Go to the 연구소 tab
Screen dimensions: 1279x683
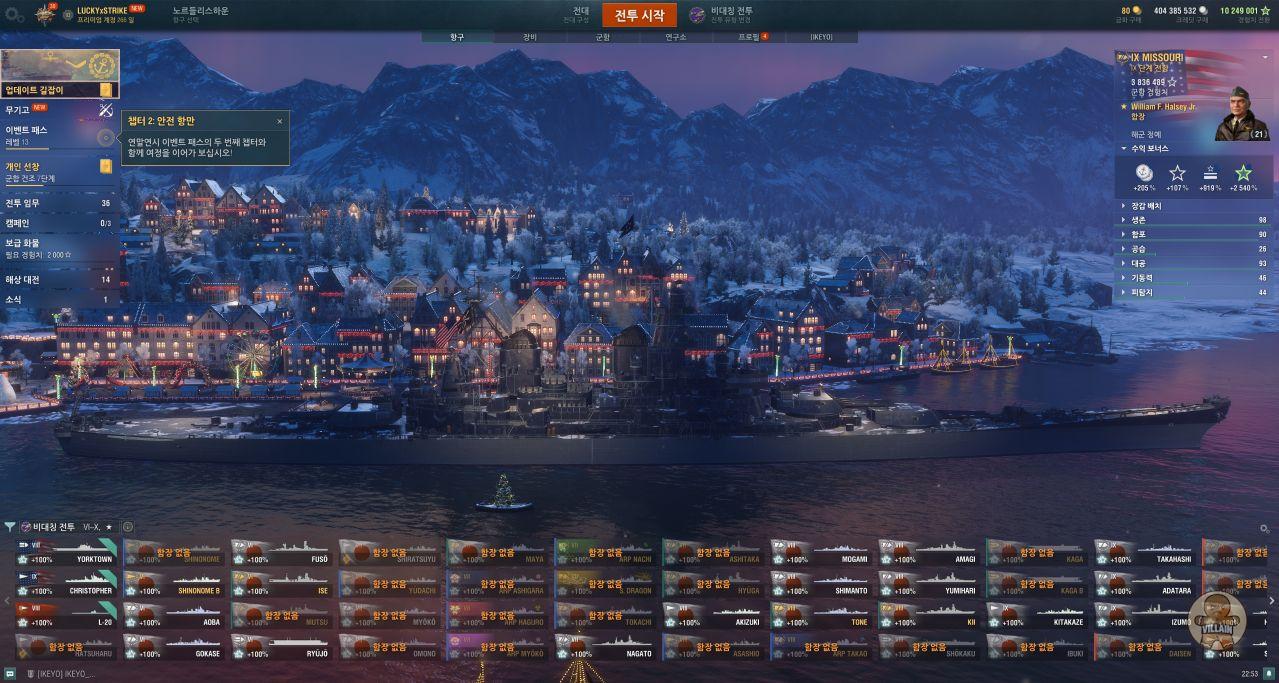[675, 37]
